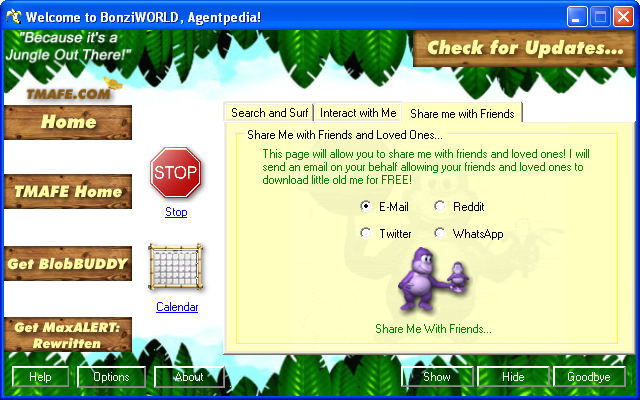Select the WhatsApp radio button

click(x=440, y=234)
